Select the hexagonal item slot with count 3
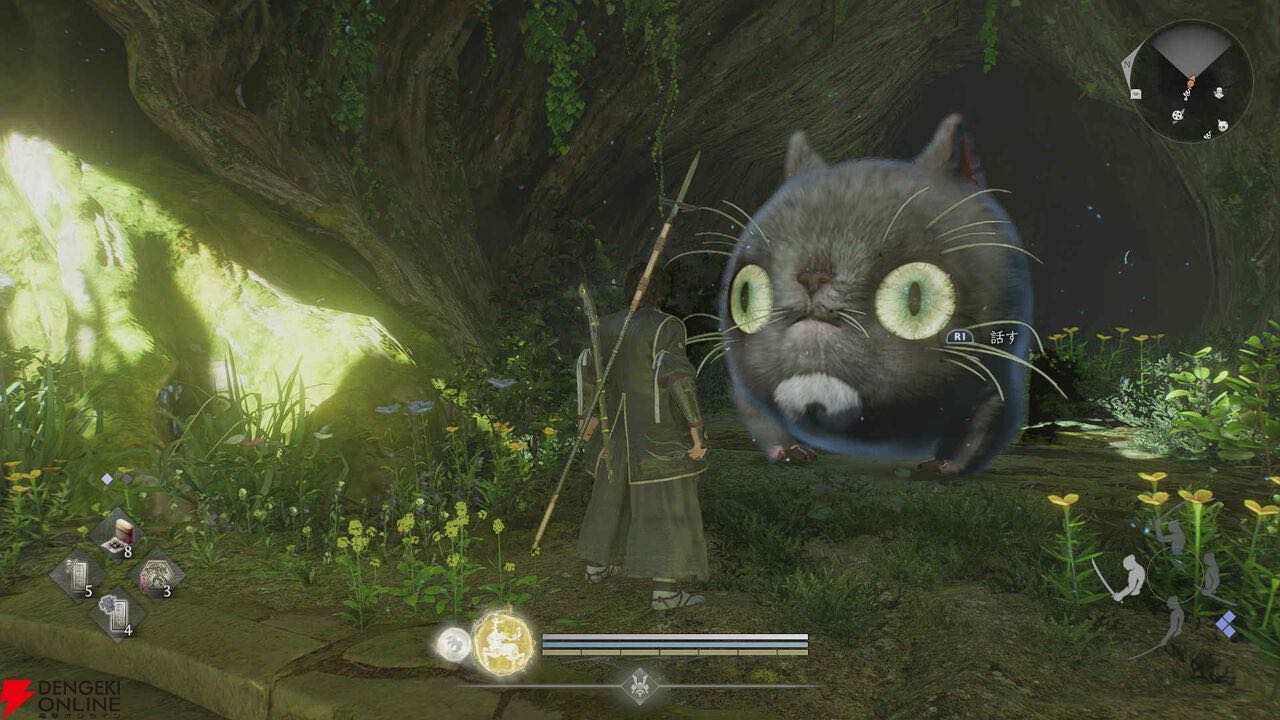Screen dimensions: 1280x720 [x=157, y=577]
